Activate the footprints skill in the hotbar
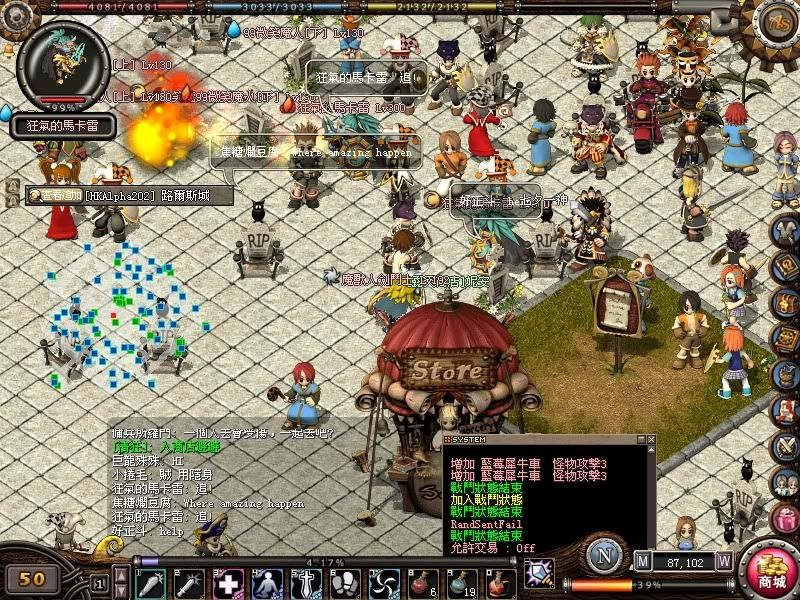This screenshot has width=800, height=600. 345,583
